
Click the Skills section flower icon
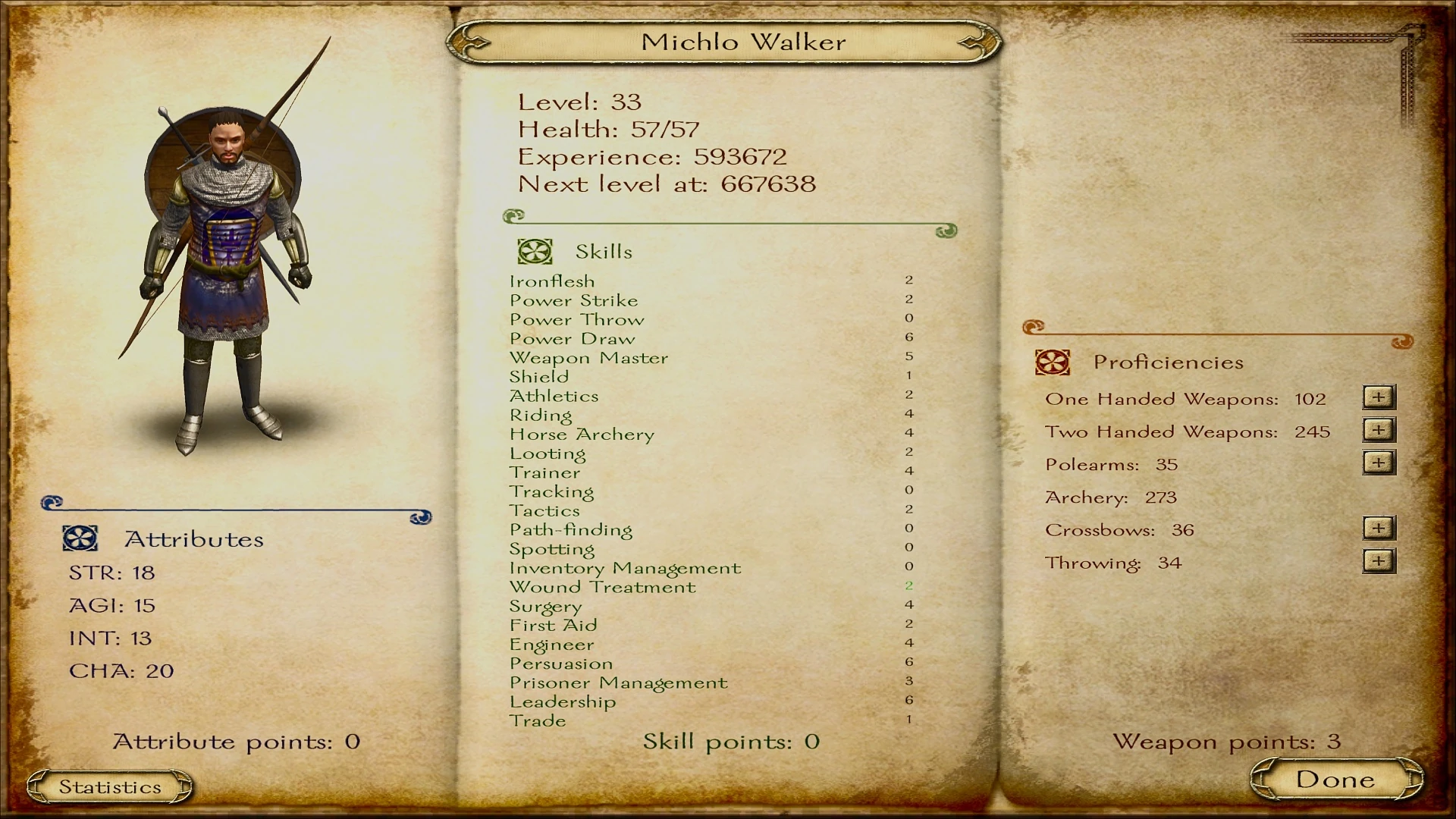[x=534, y=250]
